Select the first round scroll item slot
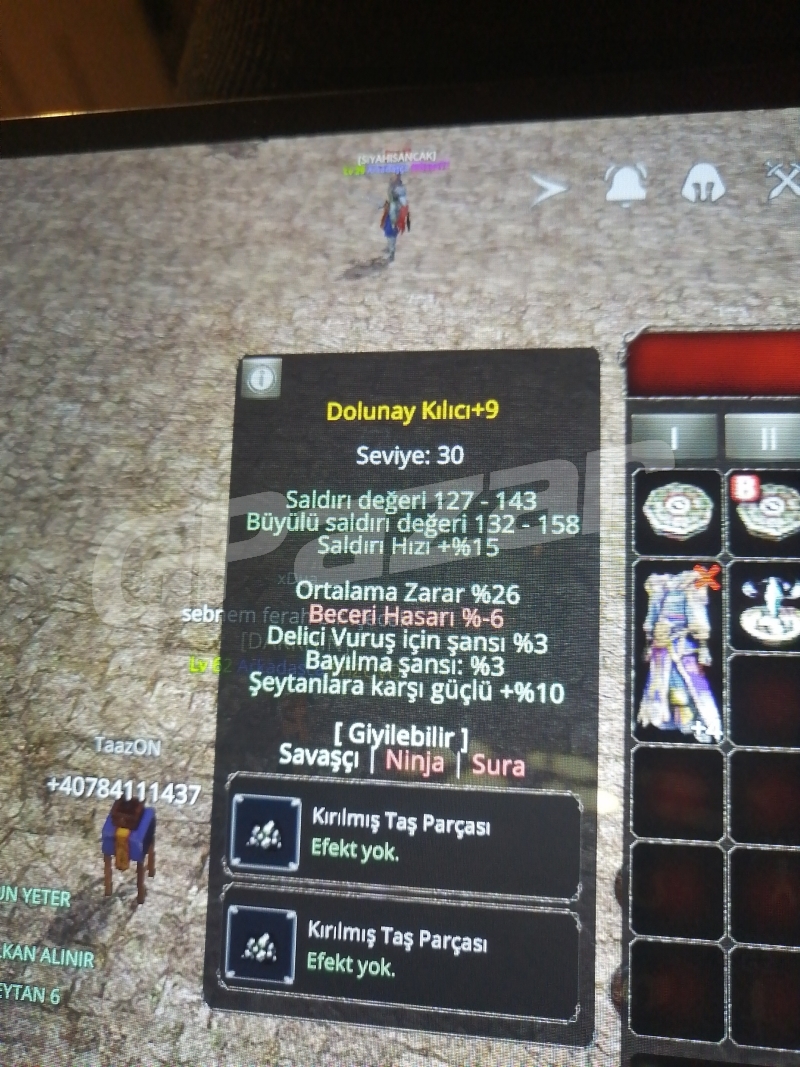 pyautogui.click(x=677, y=511)
